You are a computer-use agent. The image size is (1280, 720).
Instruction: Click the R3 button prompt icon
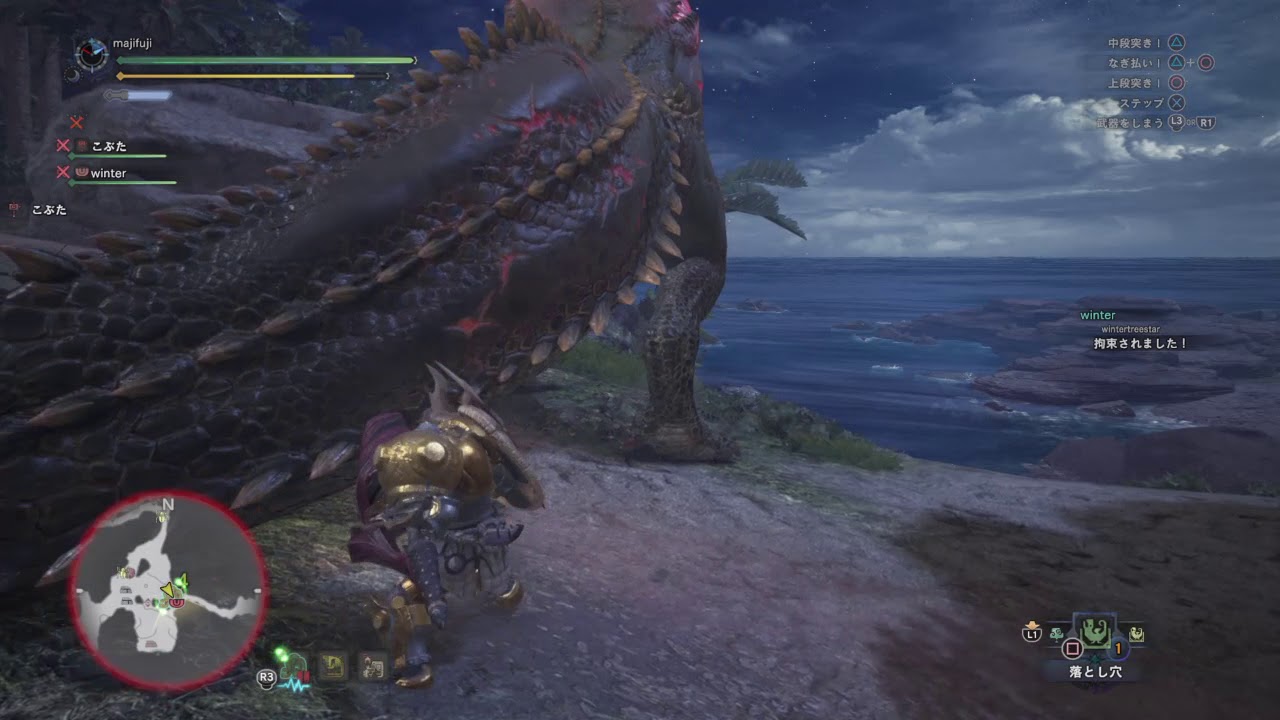tap(267, 678)
